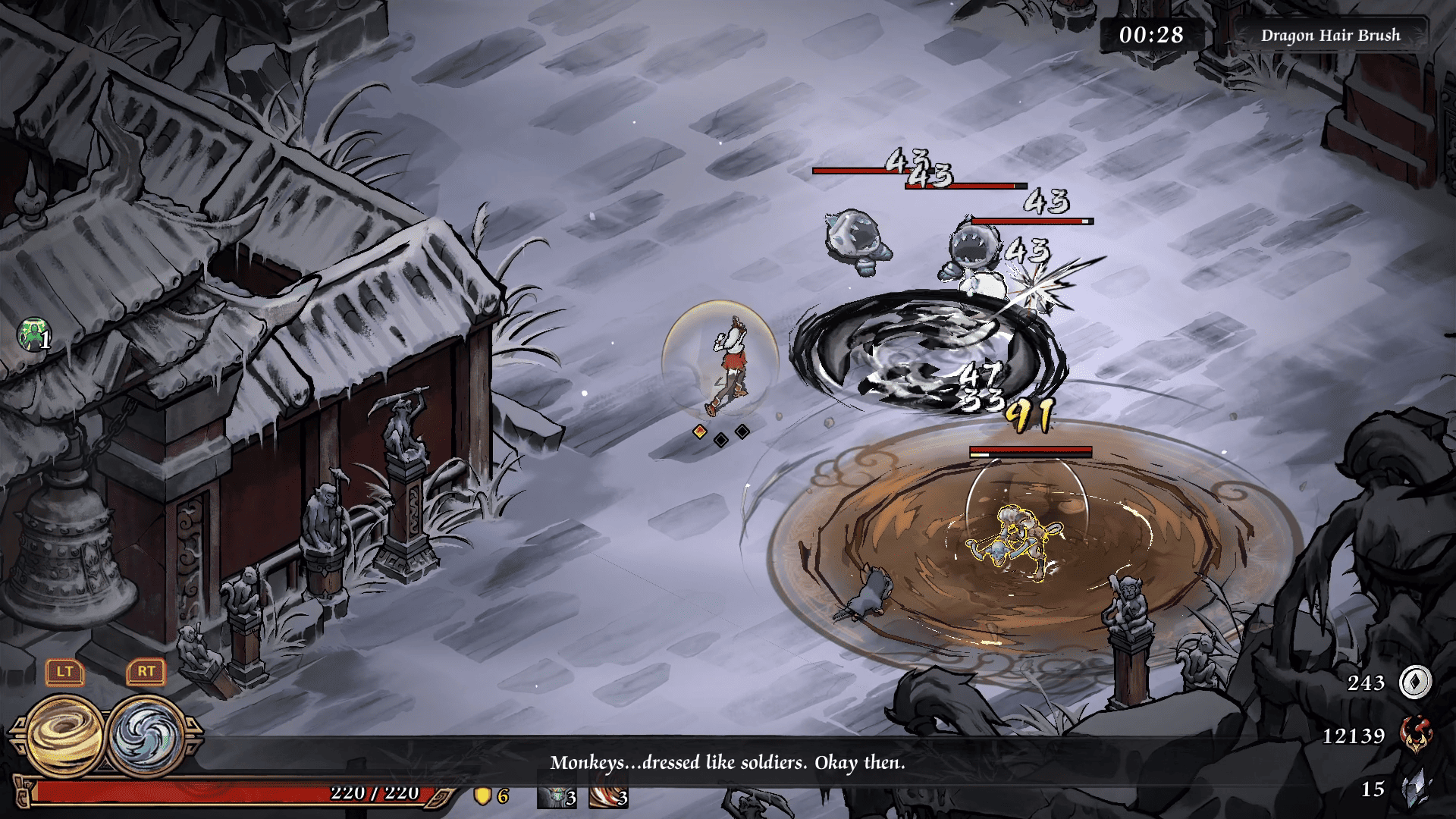Activate the silver vortex ability orb
This screenshot has width=1456, height=819.
(x=147, y=736)
